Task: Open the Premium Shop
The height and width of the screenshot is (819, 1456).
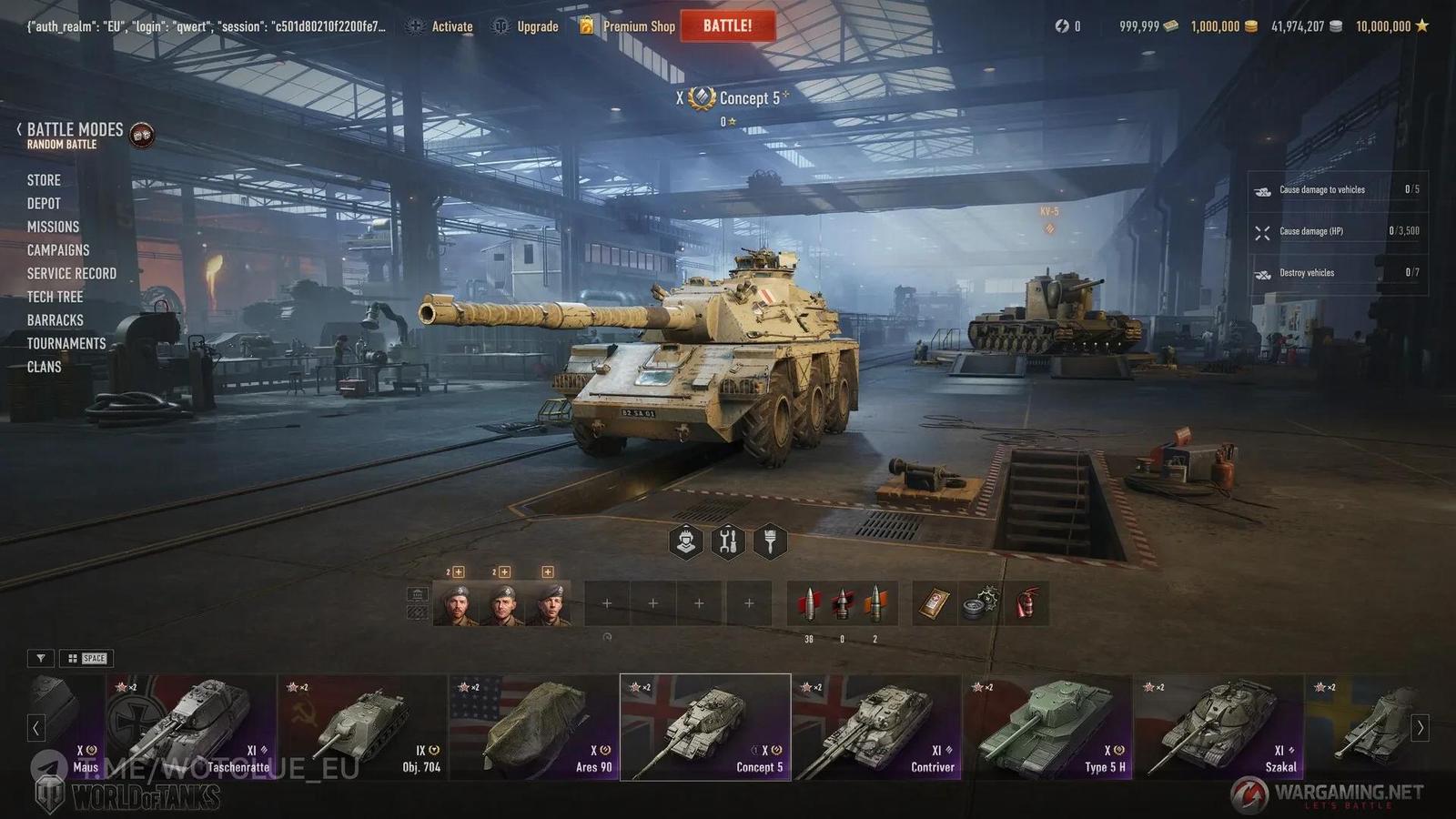Action: pos(637,26)
